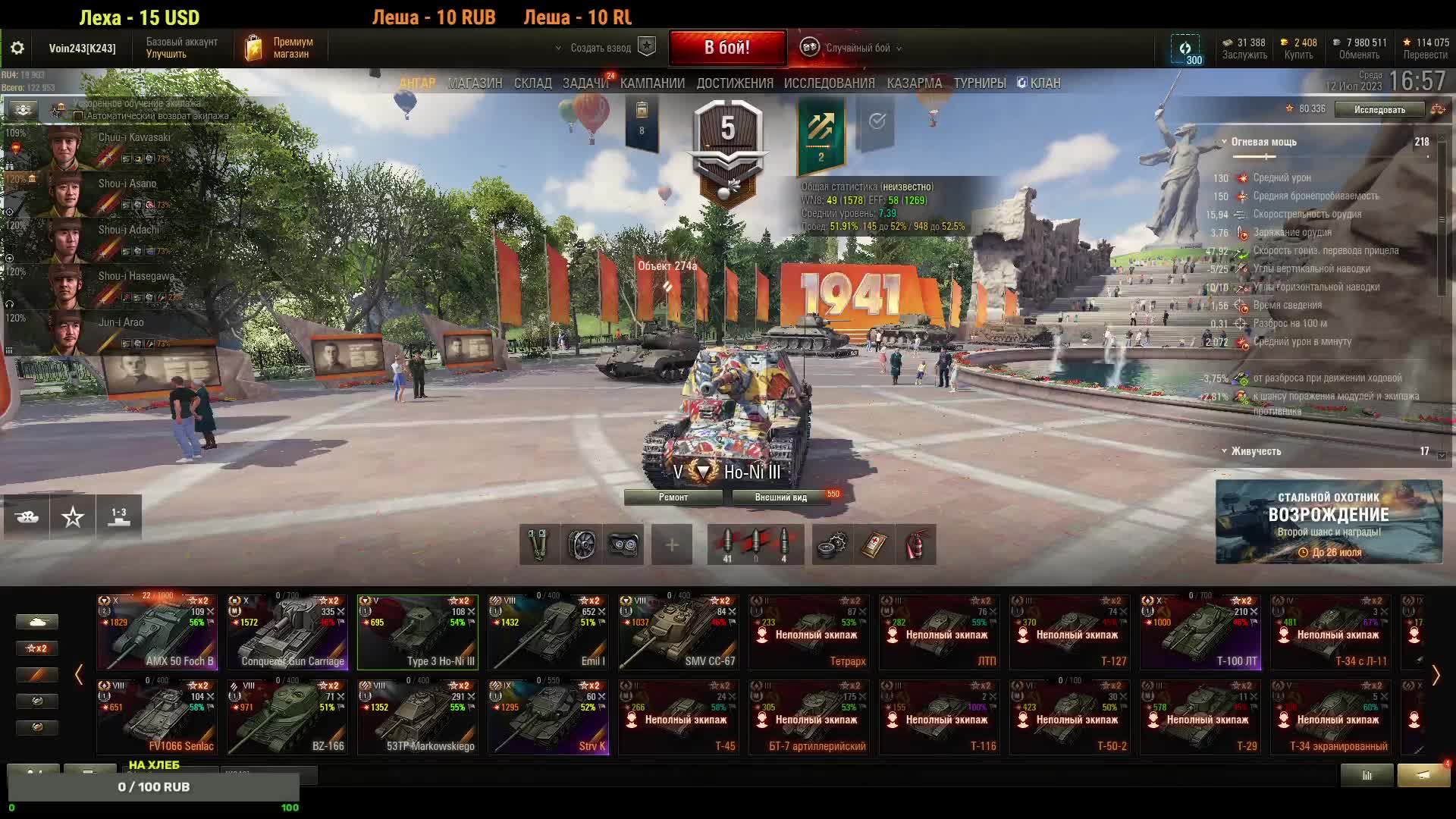
Task: Select crew member Chuu-i Kawasaki
Action: [106, 146]
